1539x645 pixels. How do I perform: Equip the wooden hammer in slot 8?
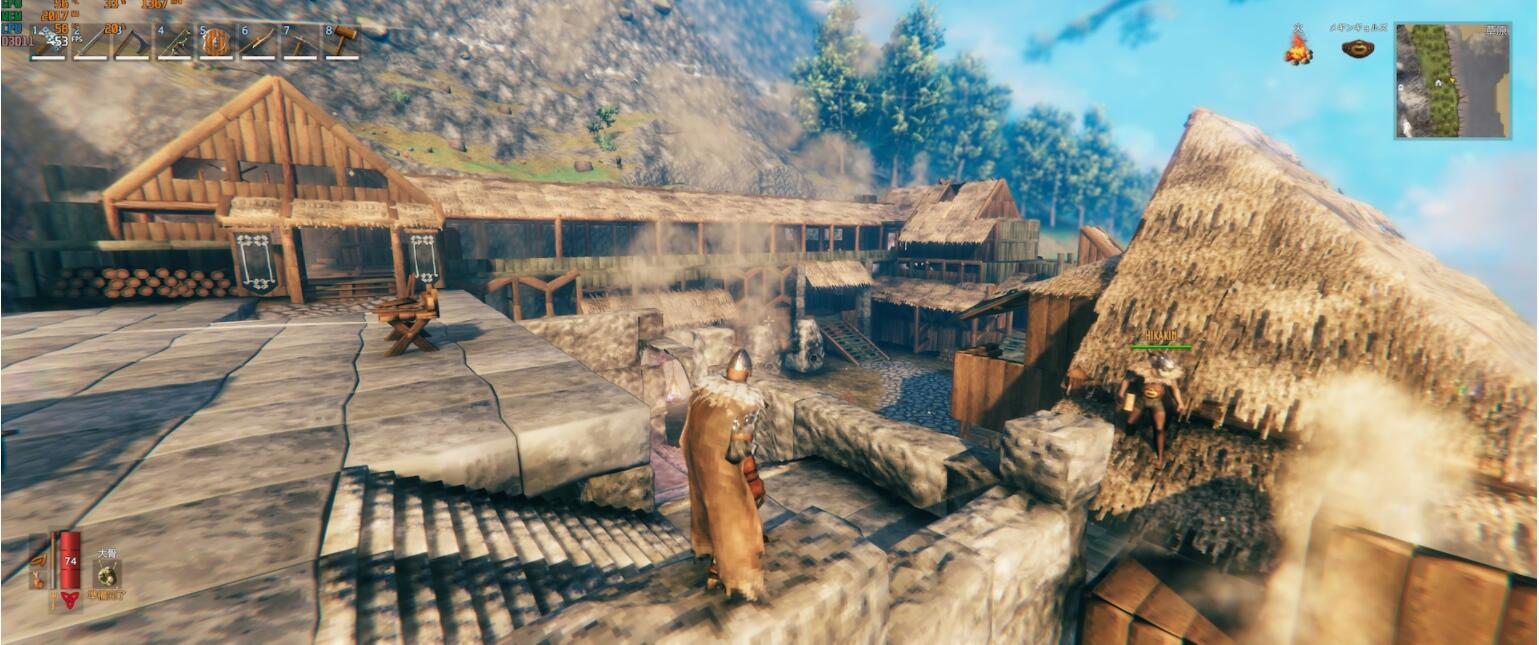point(341,42)
